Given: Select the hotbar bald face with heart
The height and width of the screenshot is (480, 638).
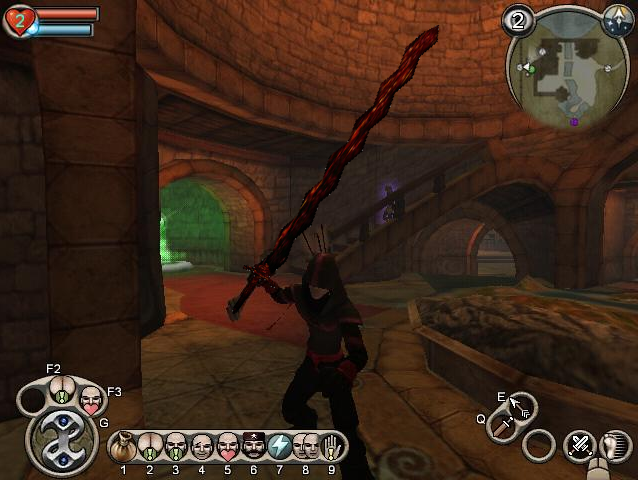Looking at the screenshot, I should click(227, 446).
